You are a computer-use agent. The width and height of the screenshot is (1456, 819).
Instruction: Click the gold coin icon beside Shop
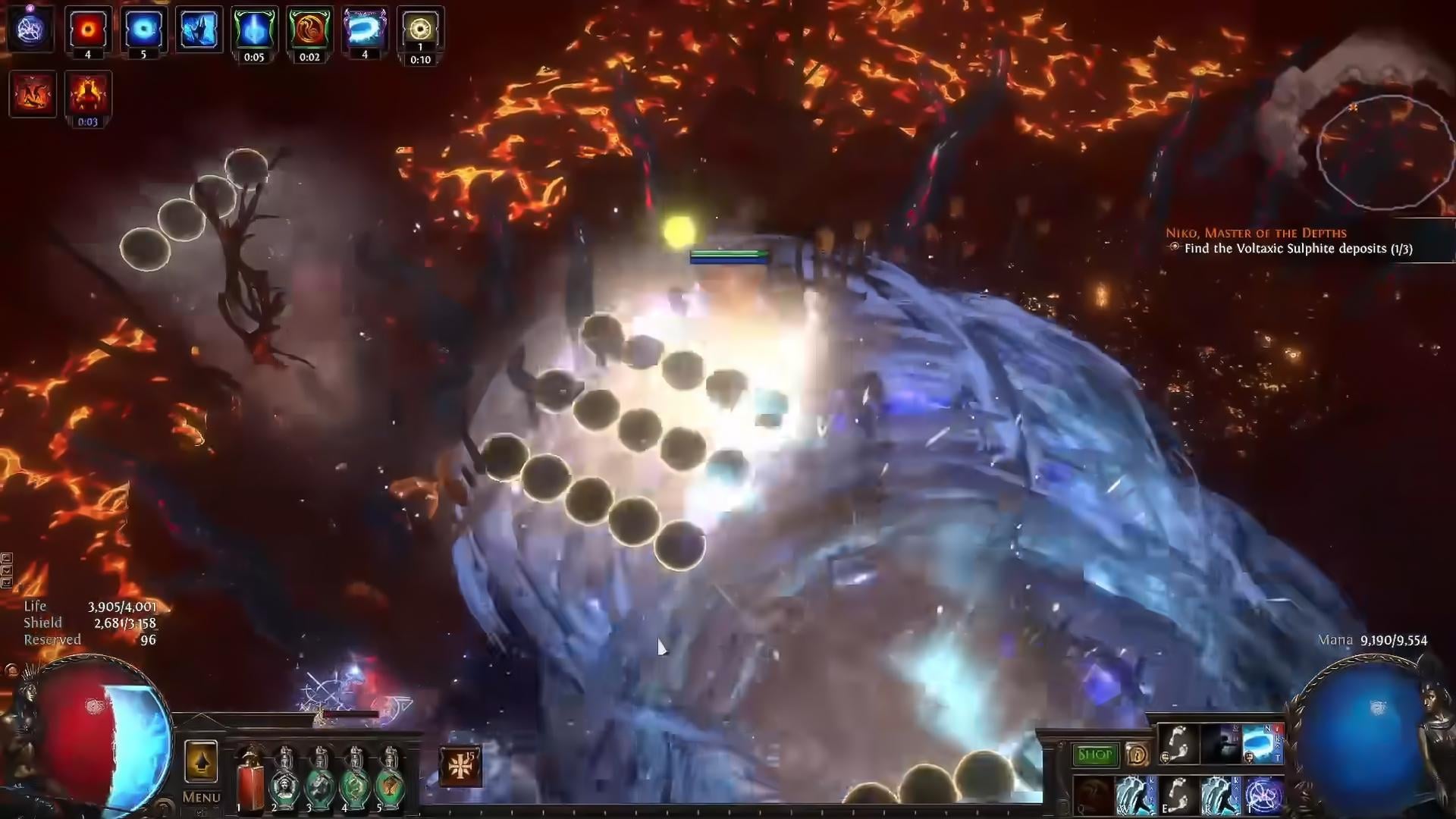click(x=1136, y=755)
